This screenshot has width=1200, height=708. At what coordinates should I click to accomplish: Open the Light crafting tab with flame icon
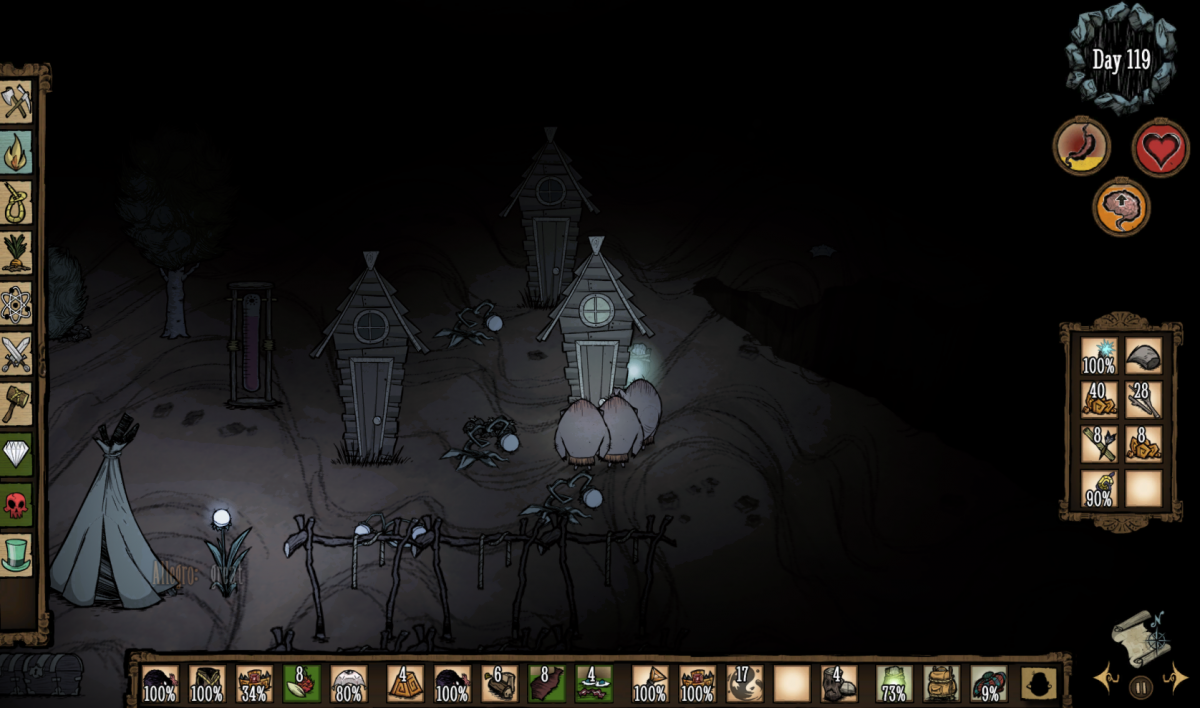pyautogui.click(x=16, y=152)
